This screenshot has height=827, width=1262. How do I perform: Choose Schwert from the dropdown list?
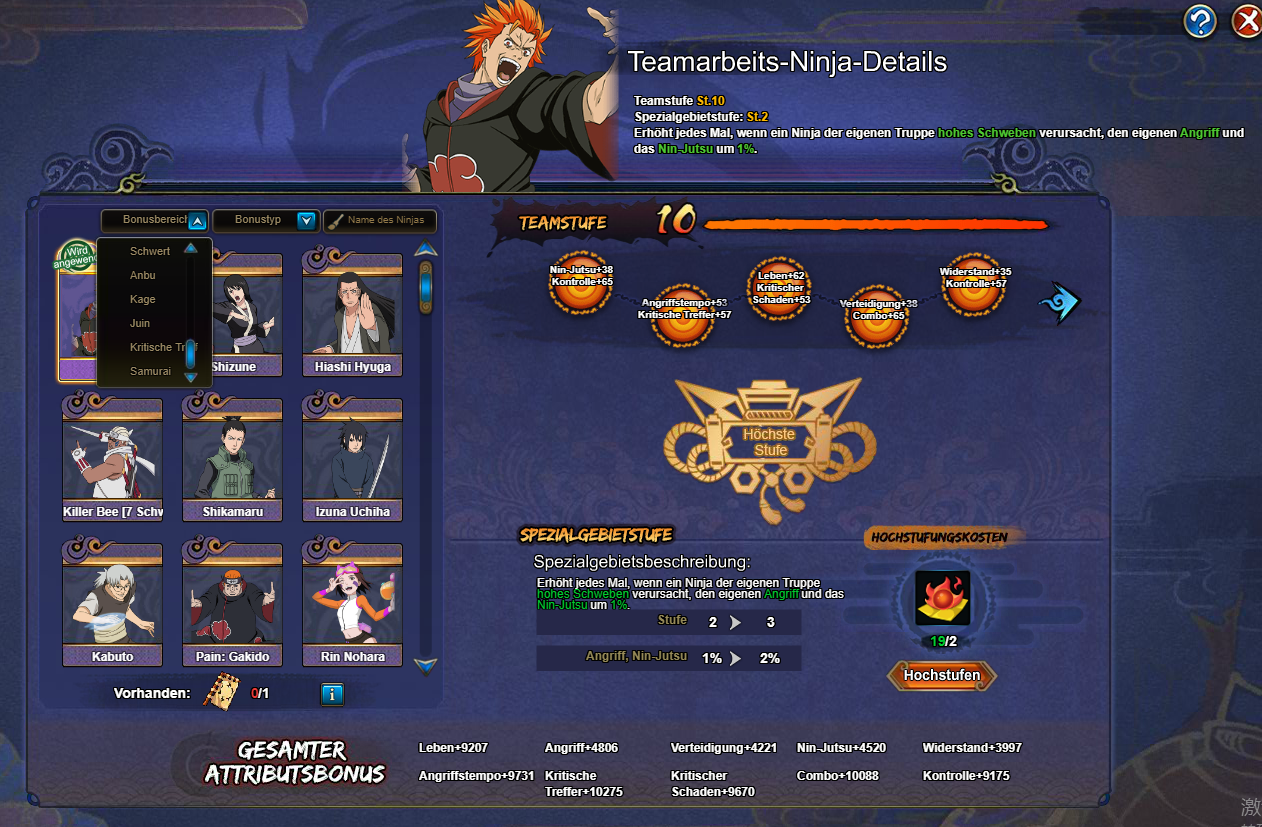pos(150,251)
